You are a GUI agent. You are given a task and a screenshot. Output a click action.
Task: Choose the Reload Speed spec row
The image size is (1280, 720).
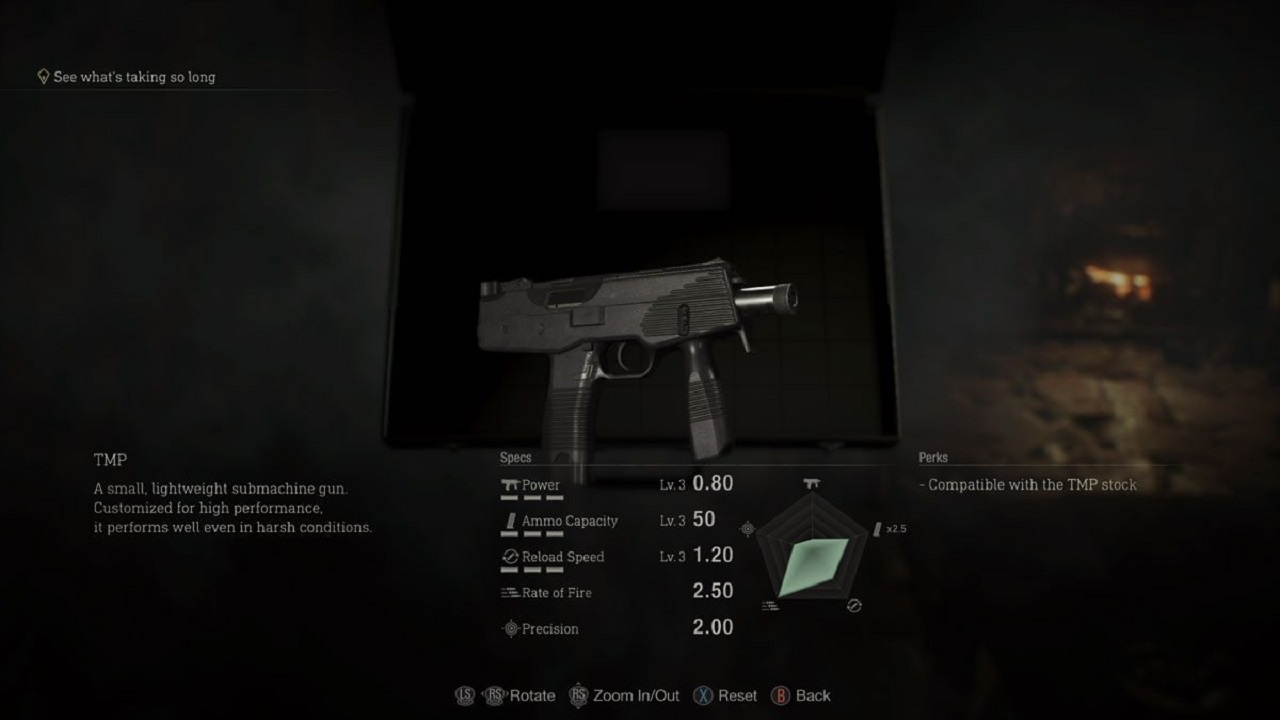616,557
